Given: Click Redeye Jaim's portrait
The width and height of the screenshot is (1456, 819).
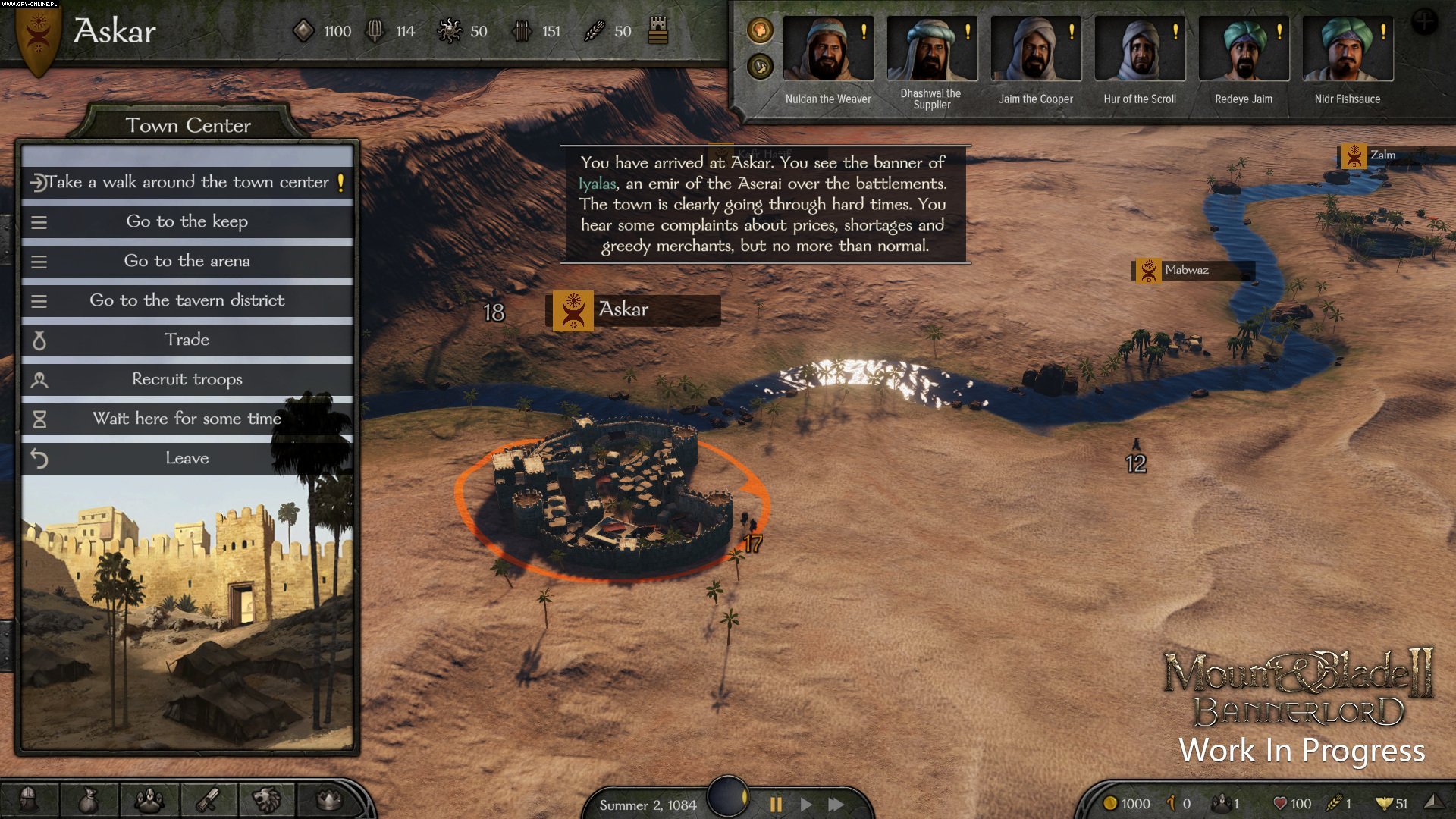Looking at the screenshot, I should coord(1244,49).
